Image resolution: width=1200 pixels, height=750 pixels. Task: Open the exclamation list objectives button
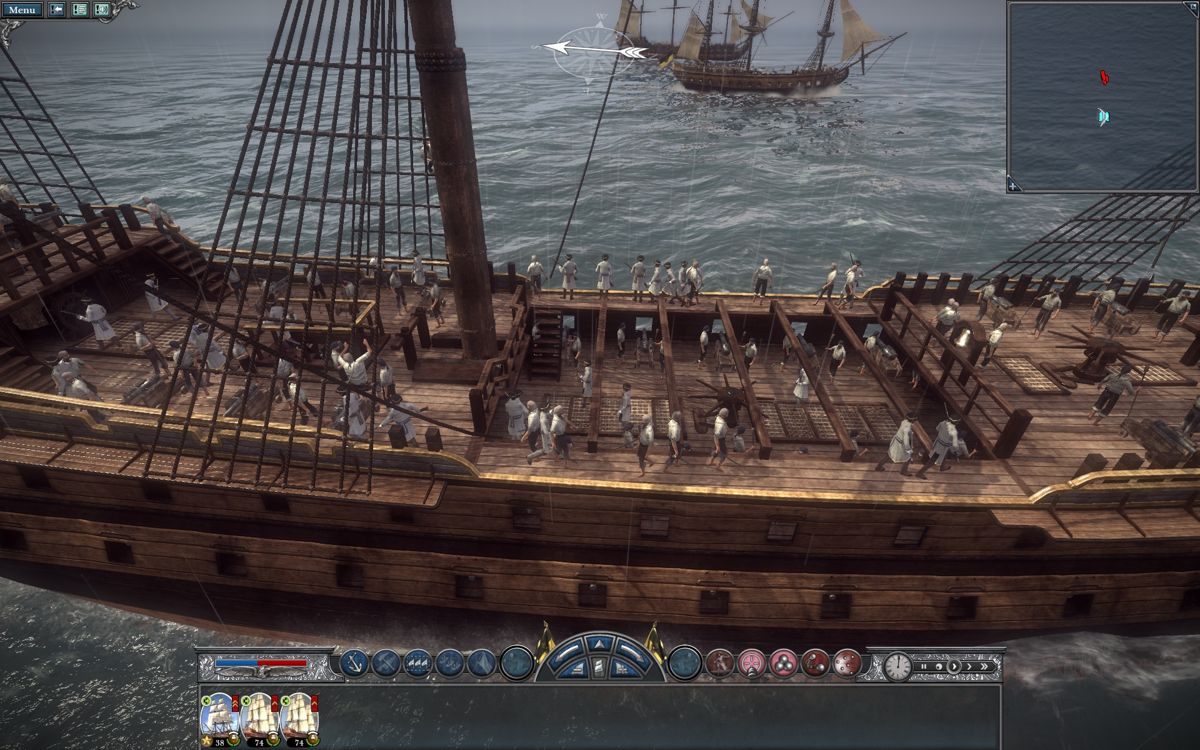coord(79,10)
